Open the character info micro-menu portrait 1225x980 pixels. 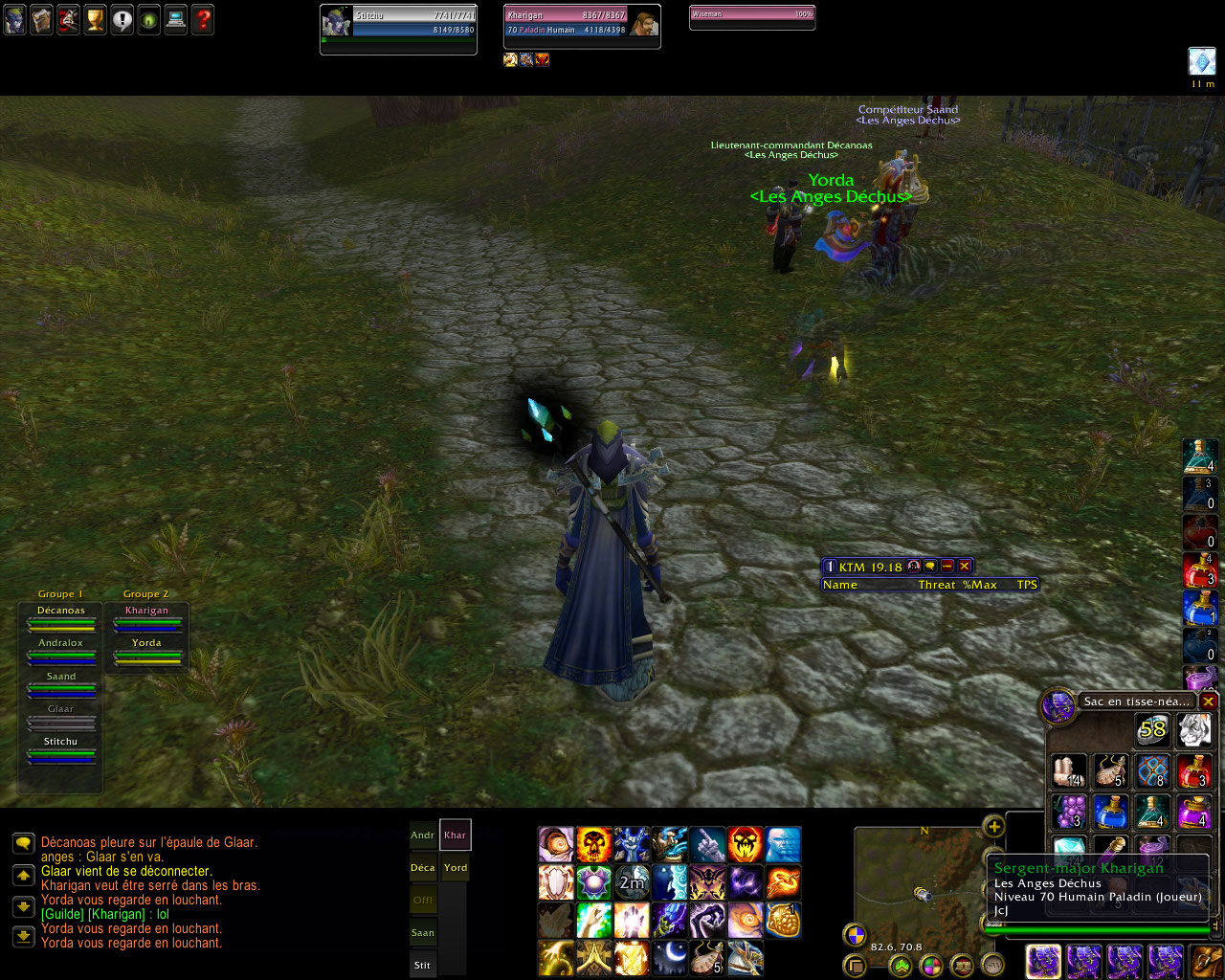click(14, 20)
